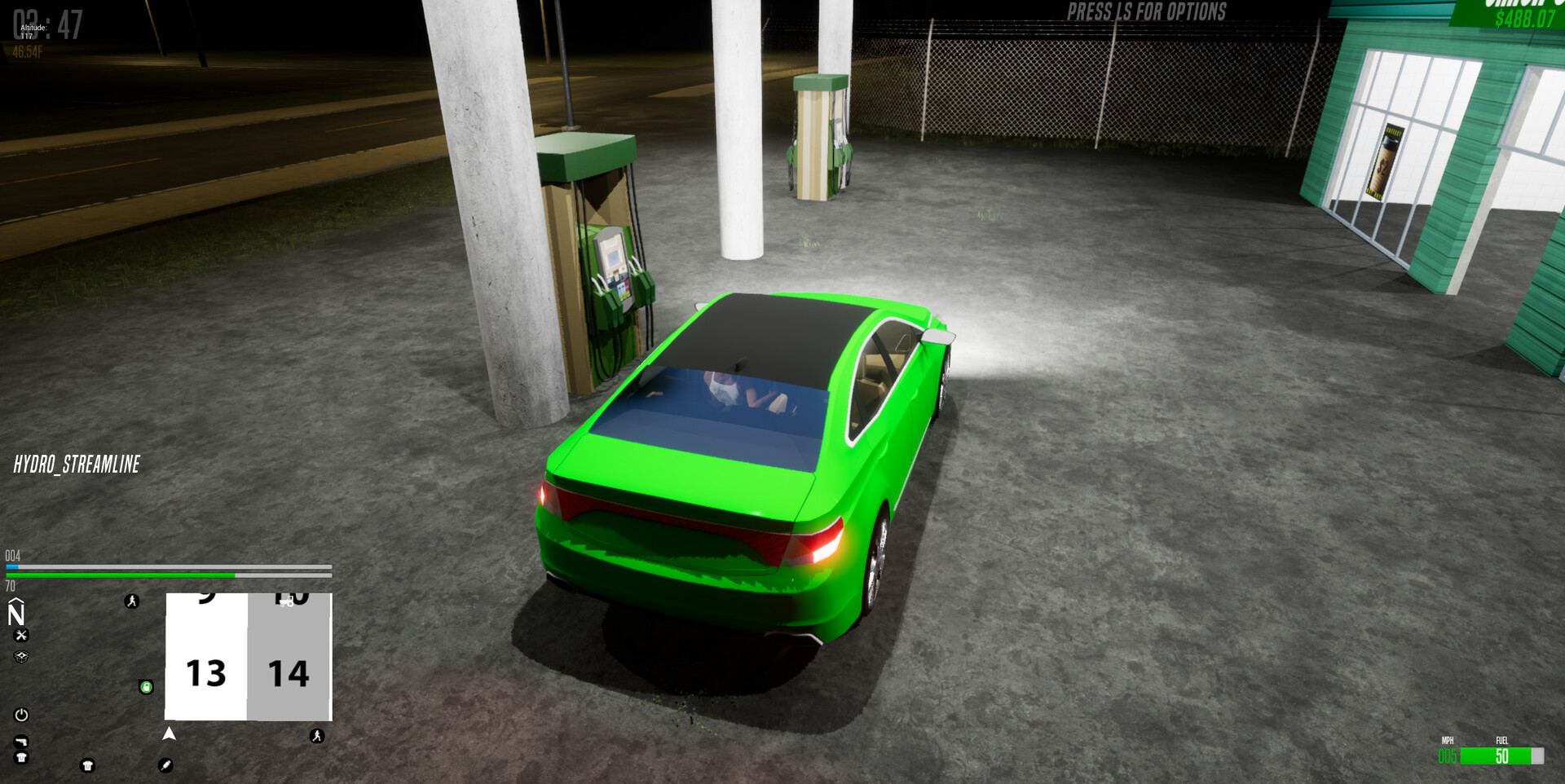Click the pistol icon on the minimap
Image resolution: width=1565 pixels, height=784 pixels.
click(x=22, y=742)
